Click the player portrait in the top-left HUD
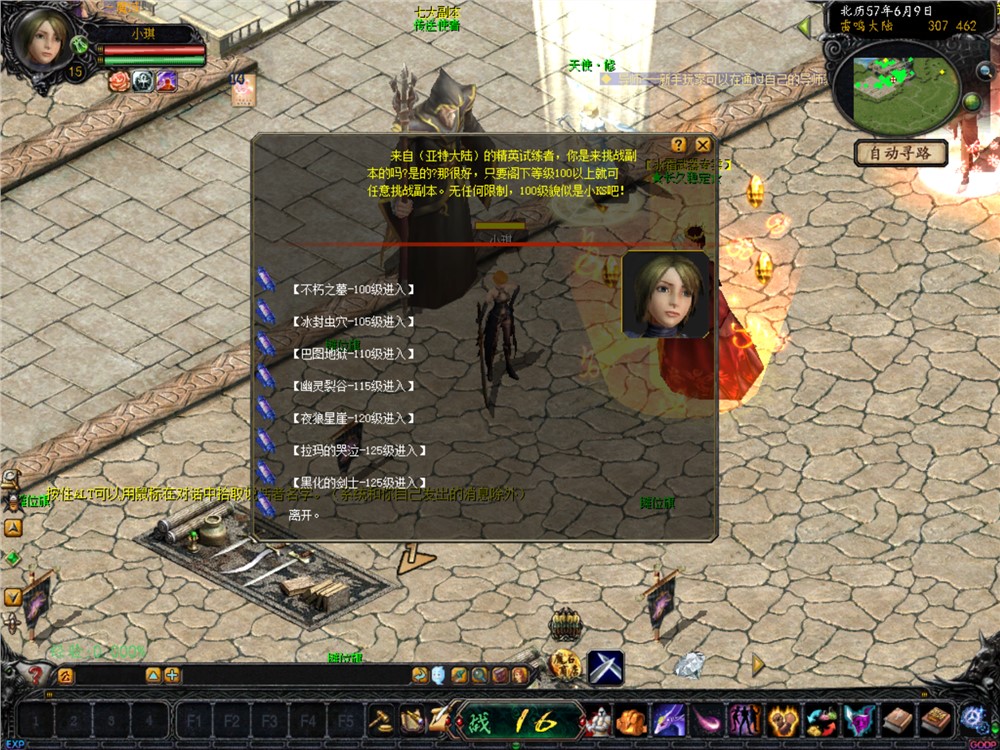Screen dimensions: 1000x750 pyautogui.click(x=42, y=41)
